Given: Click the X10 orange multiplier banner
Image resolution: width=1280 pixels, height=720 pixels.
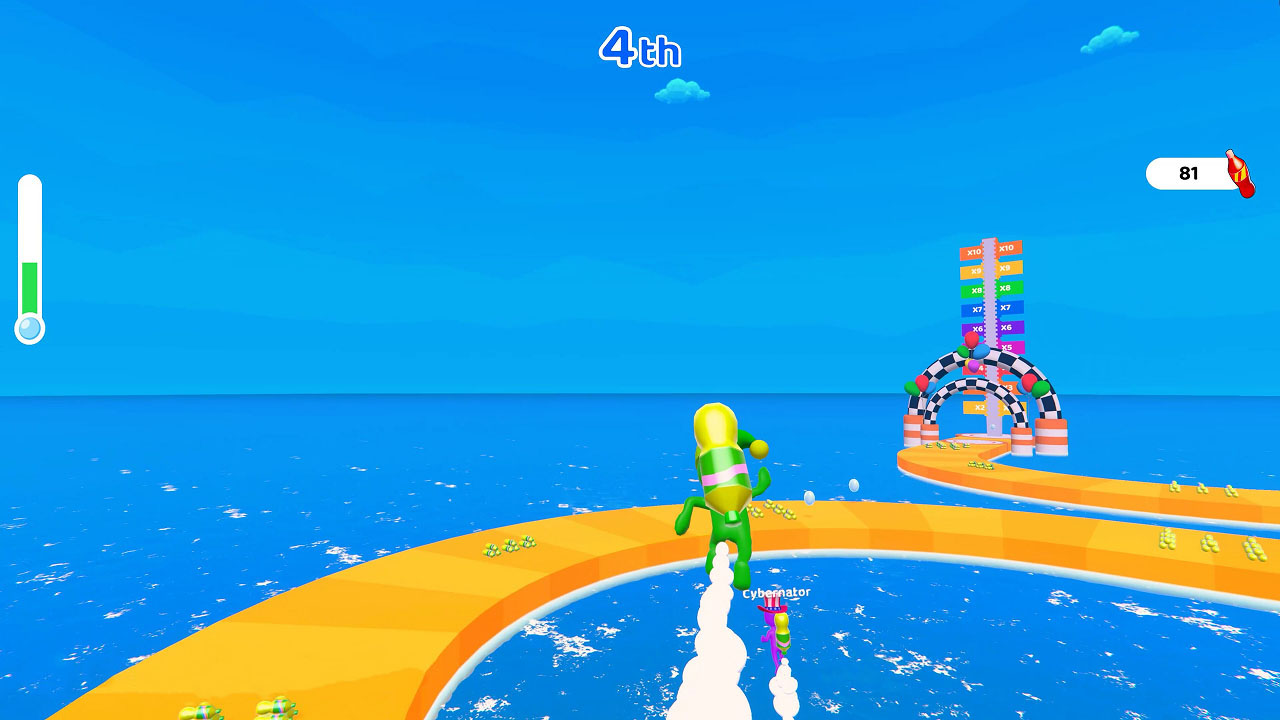Looking at the screenshot, I should pyautogui.click(x=975, y=250).
